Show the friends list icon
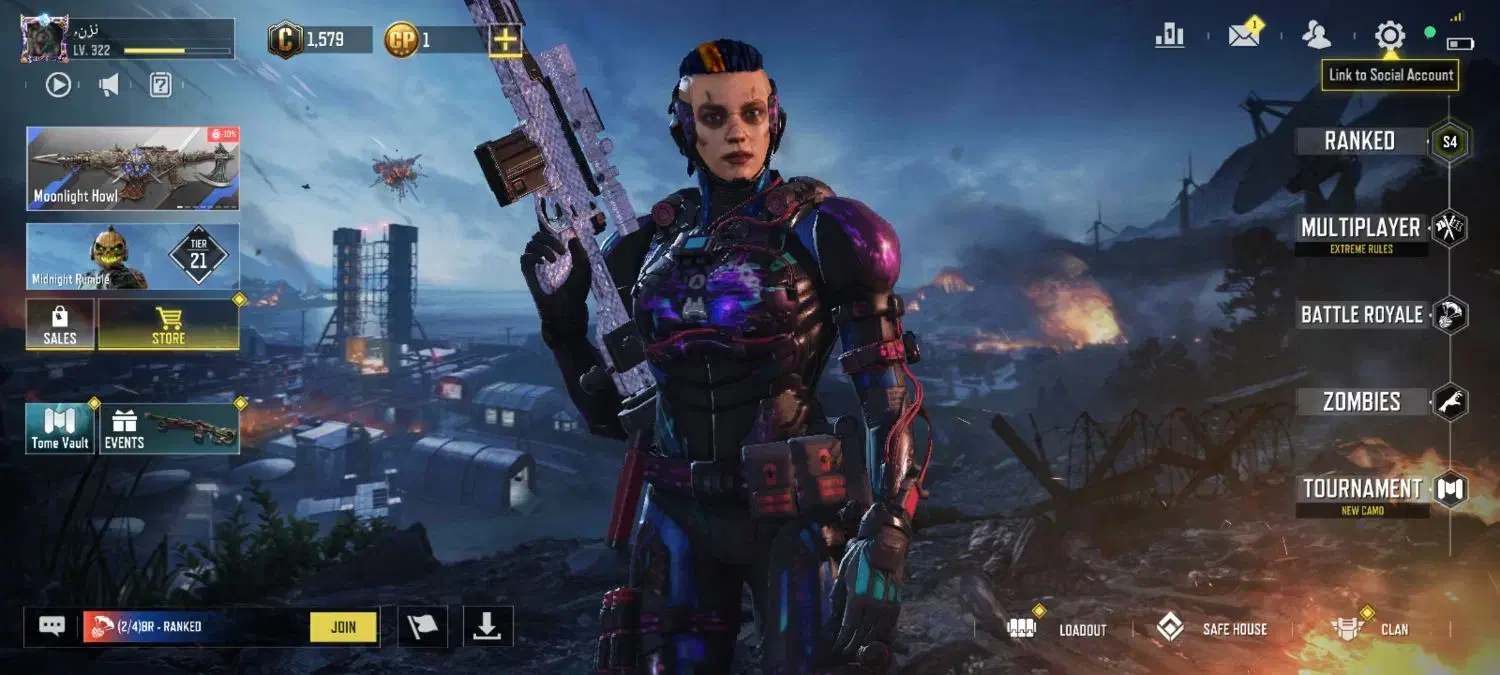This screenshot has width=1500, height=675. point(1317,36)
